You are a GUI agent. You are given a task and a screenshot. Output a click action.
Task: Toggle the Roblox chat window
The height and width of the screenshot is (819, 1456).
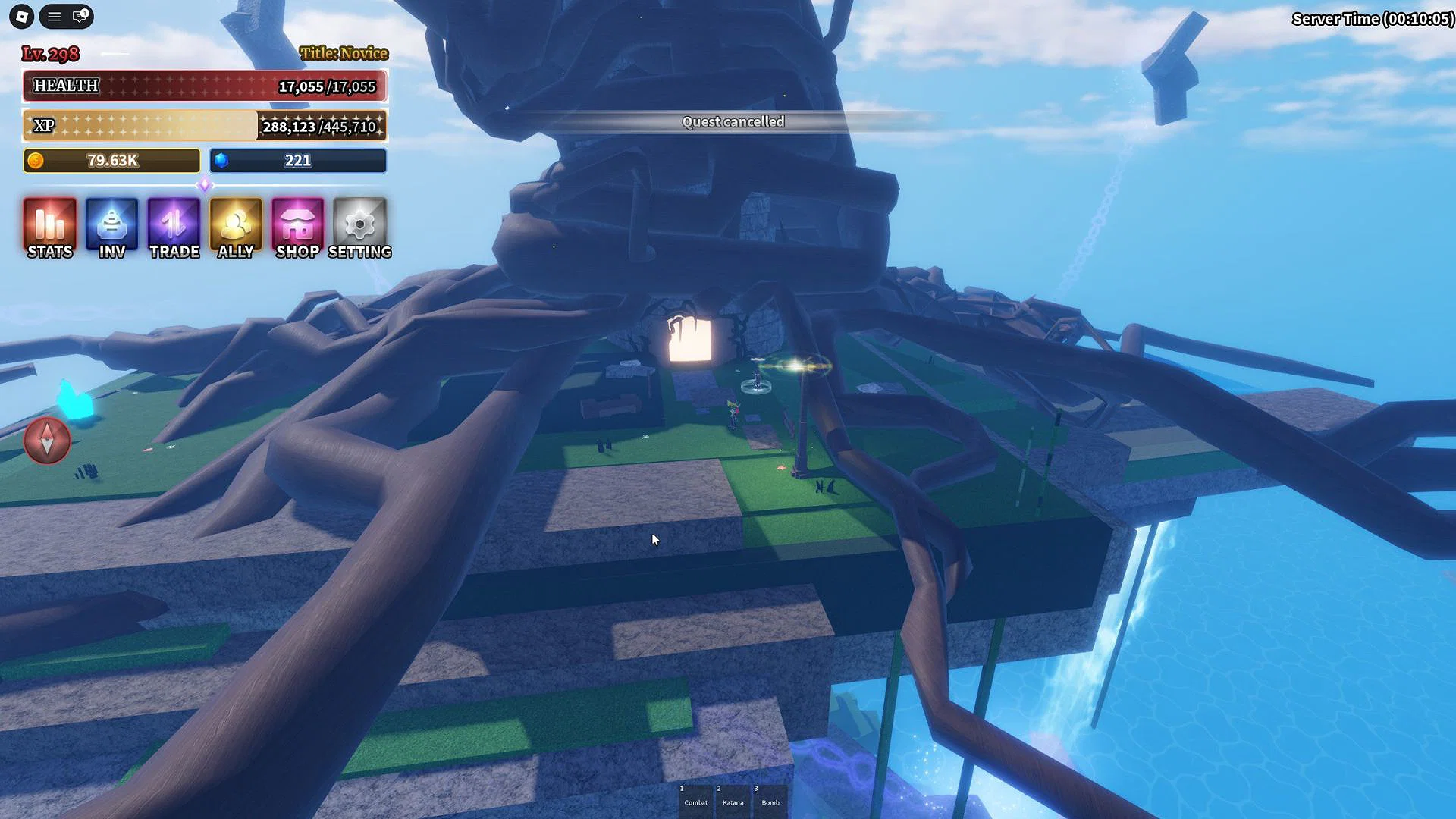(80, 16)
